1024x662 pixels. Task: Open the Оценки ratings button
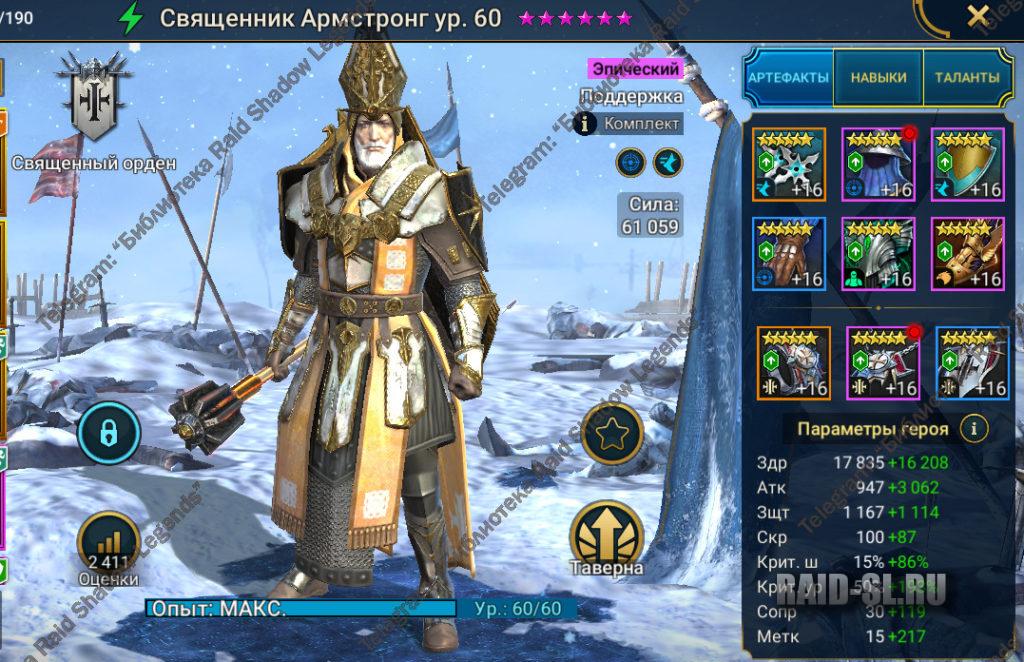pyautogui.click(x=108, y=547)
